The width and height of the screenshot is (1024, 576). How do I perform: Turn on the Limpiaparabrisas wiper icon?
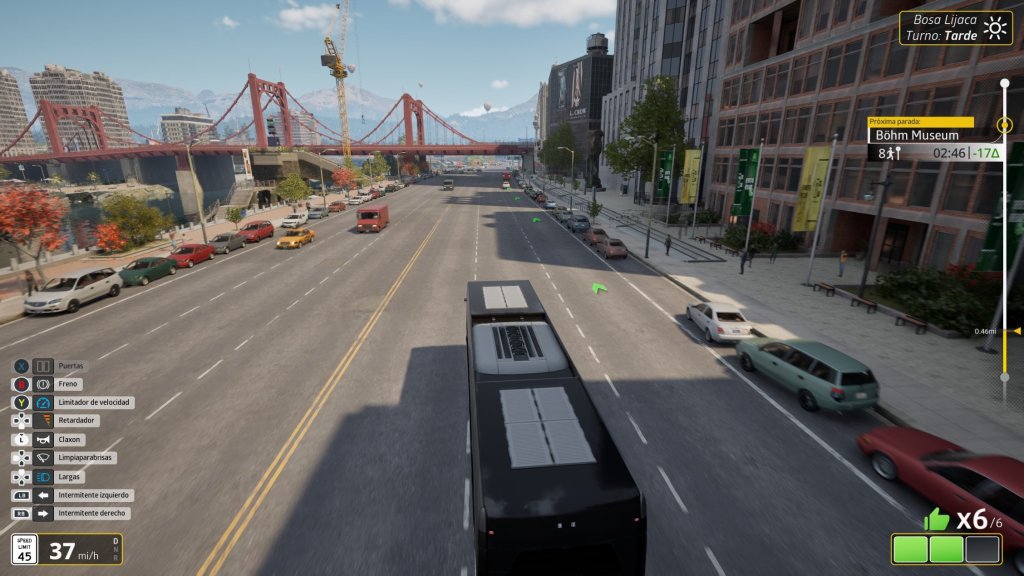tap(43, 457)
